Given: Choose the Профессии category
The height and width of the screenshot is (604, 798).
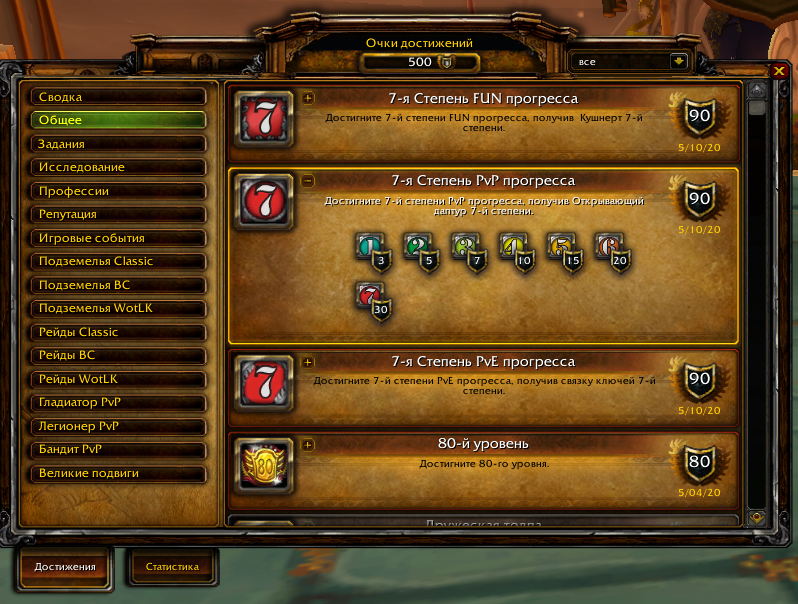Looking at the screenshot, I should (x=118, y=191).
